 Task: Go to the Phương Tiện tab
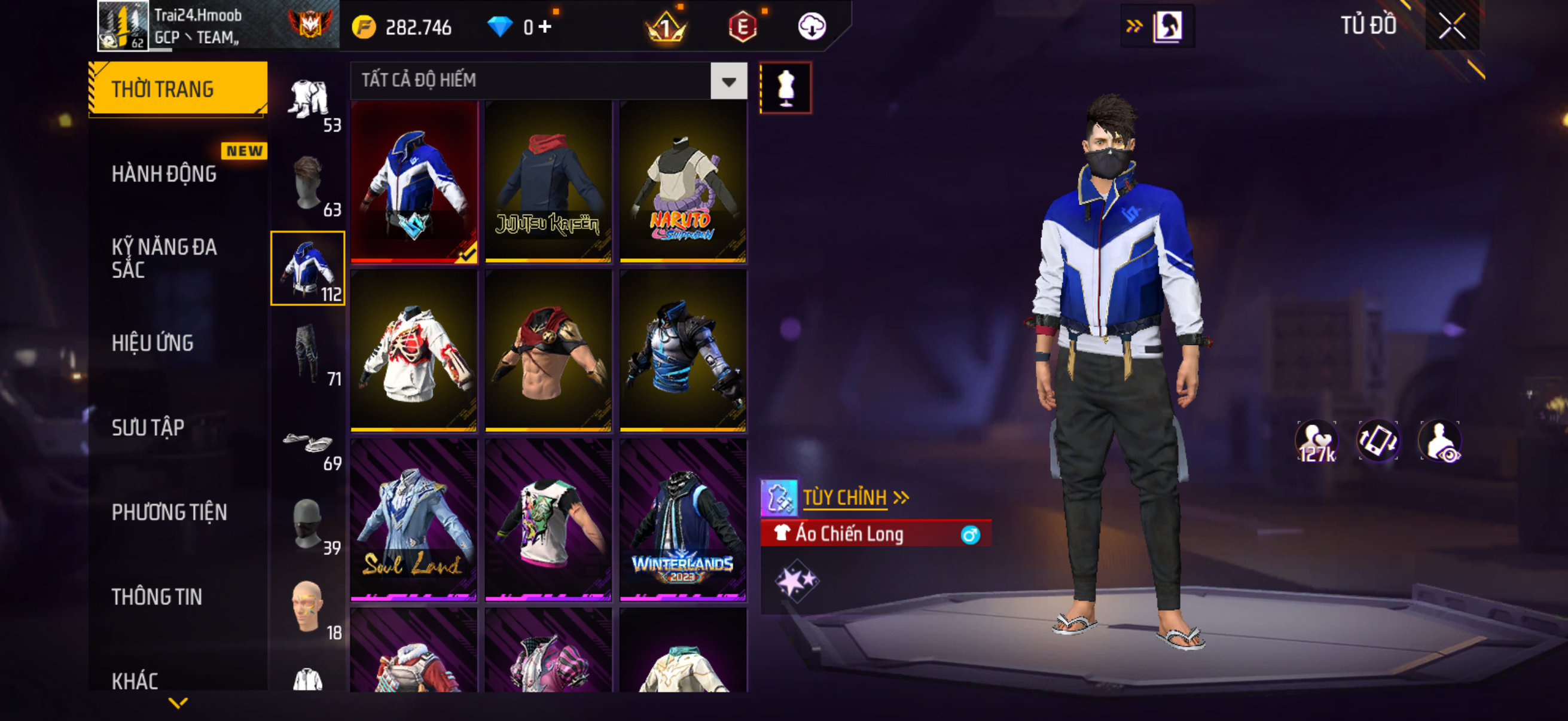tap(169, 512)
